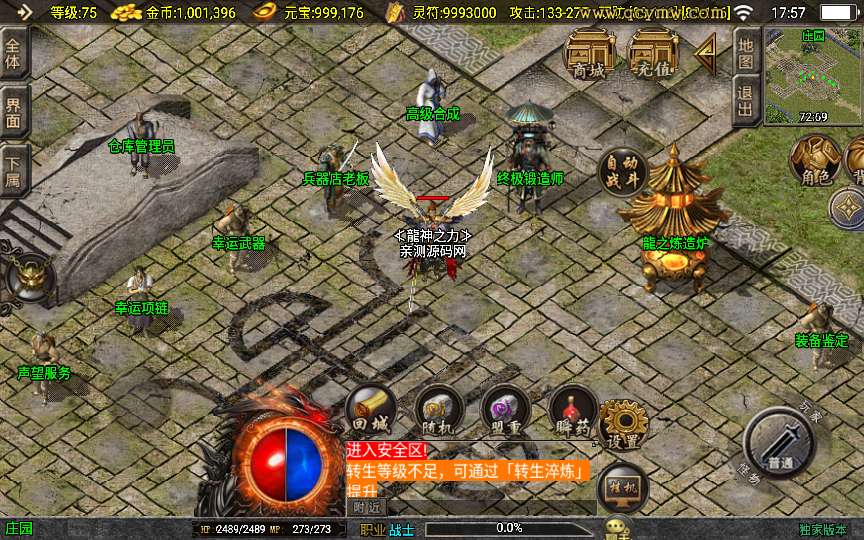Use the 盟重 teleport scroll
864x540 pixels.
pyautogui.click(x=505, y=411)
